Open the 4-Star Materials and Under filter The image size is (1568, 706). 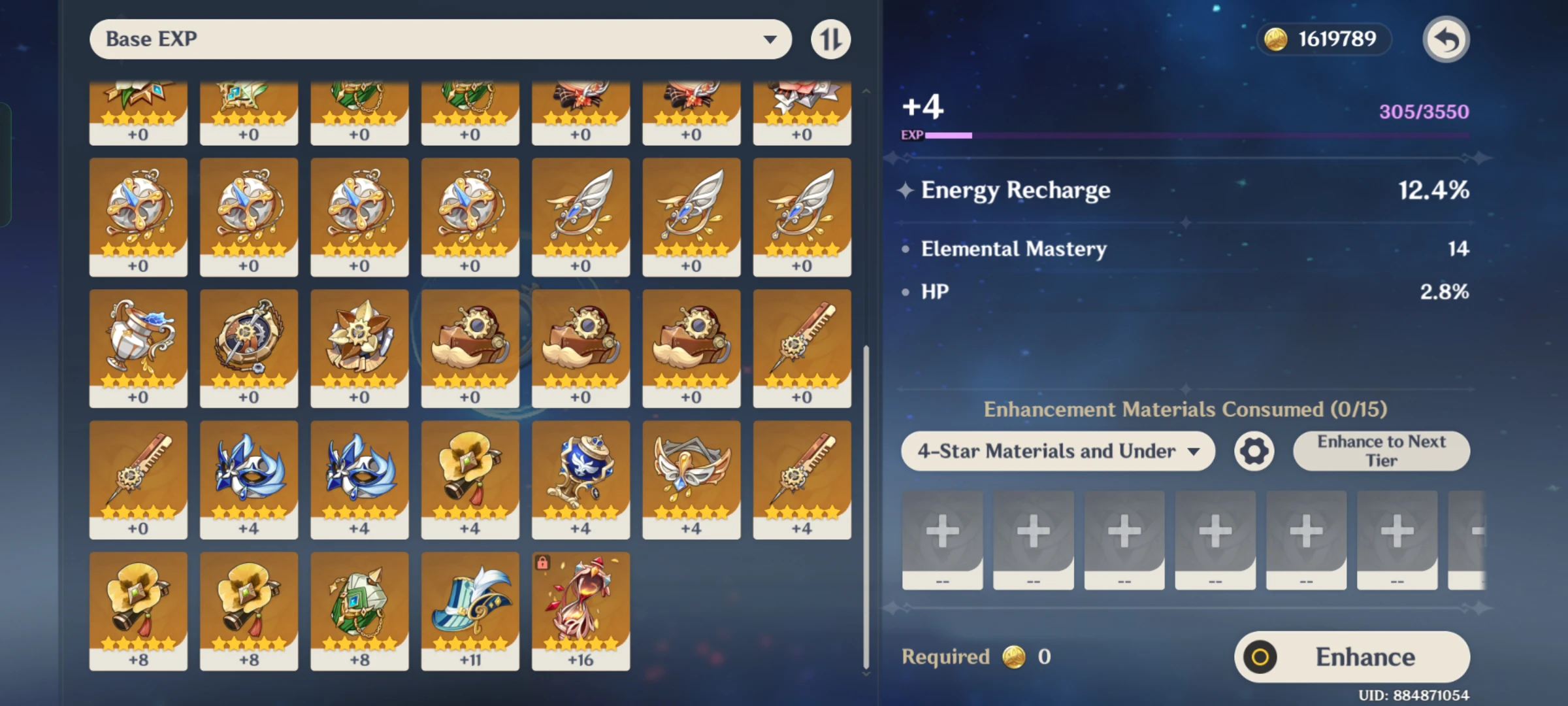1057,451
